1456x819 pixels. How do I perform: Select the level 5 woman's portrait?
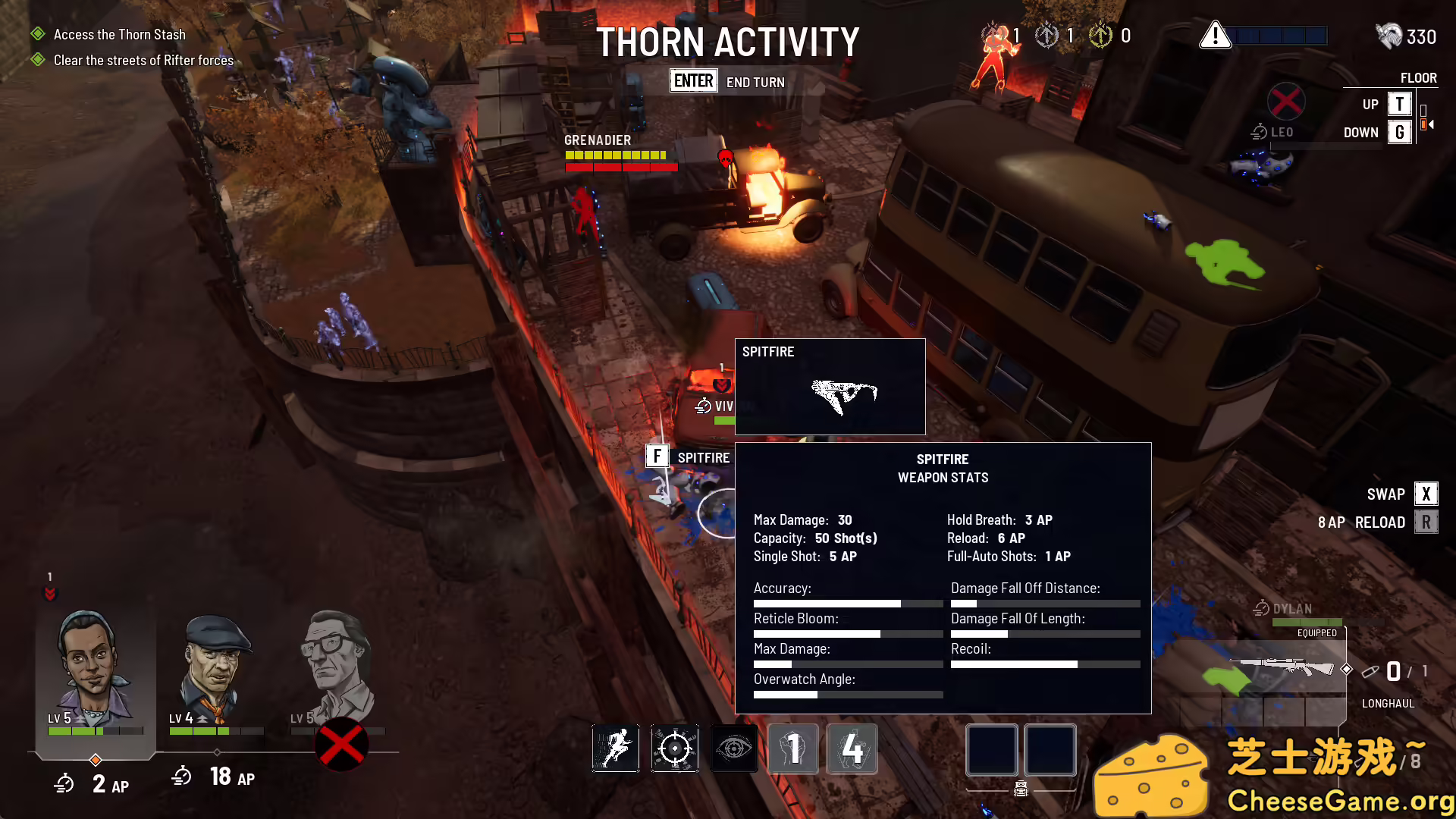pos(91,667)
